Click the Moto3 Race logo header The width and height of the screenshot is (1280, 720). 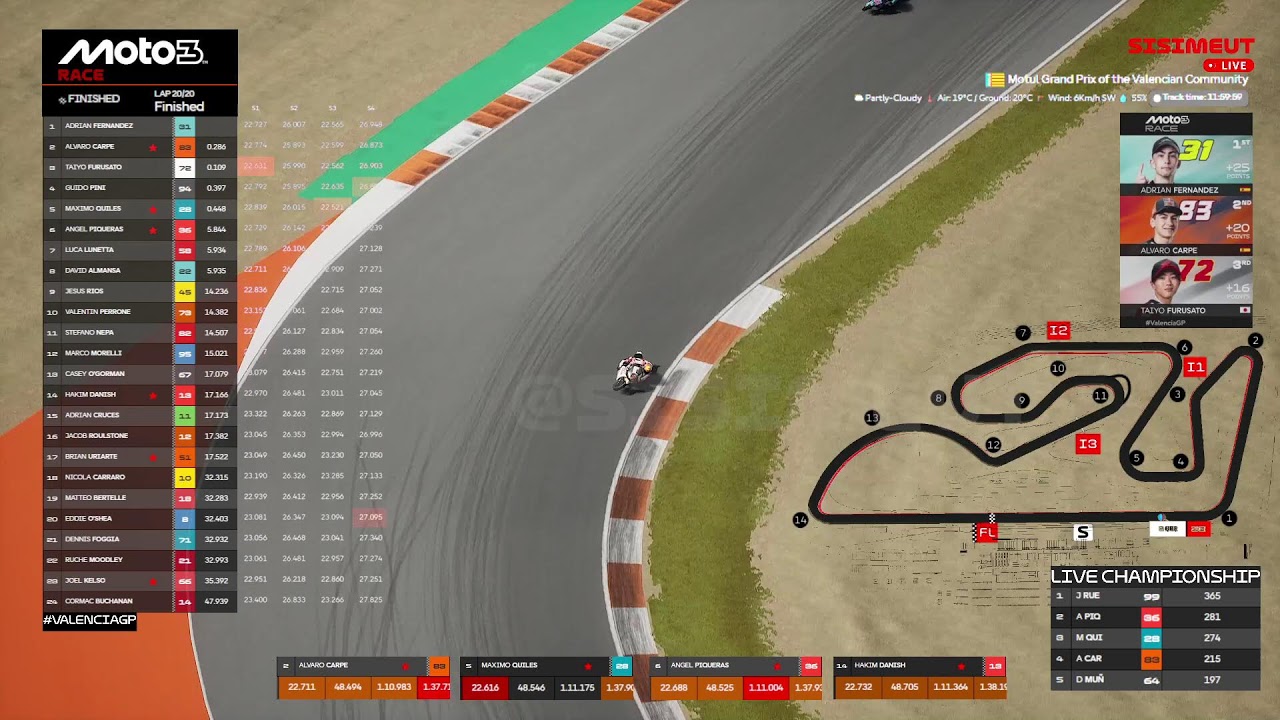(139, 58)
